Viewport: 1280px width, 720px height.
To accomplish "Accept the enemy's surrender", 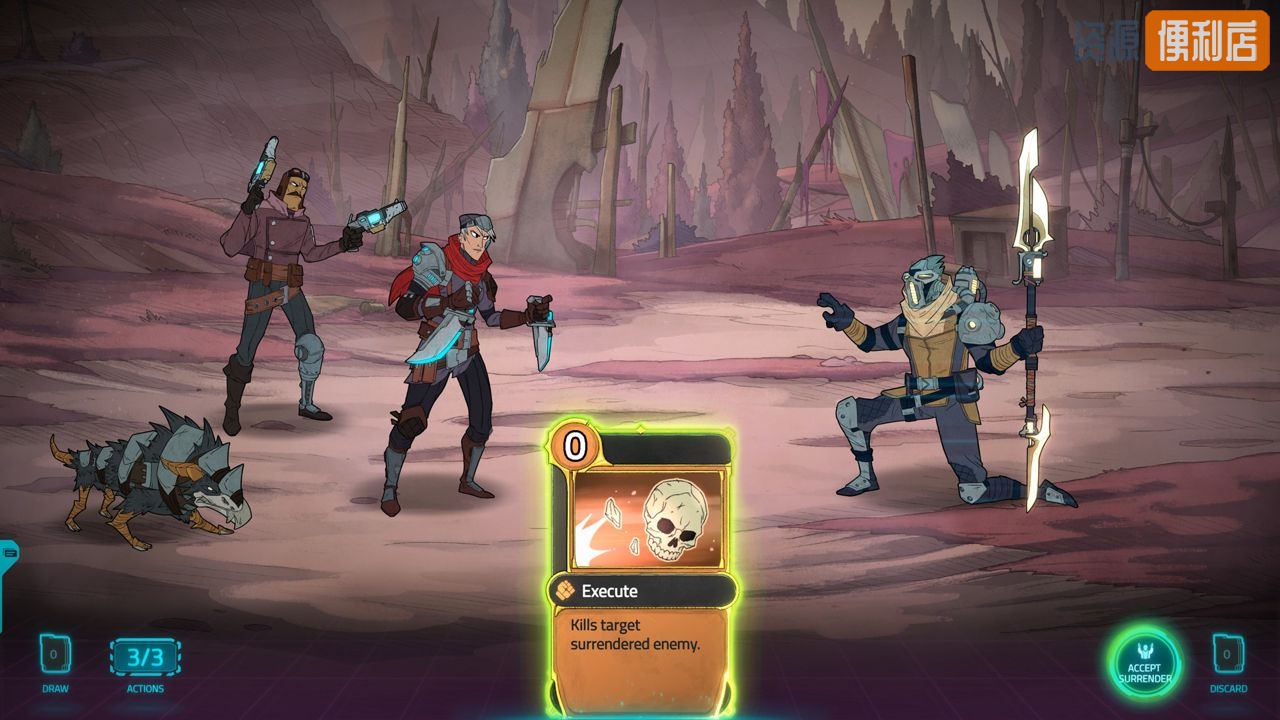I will pos(1145,664).
